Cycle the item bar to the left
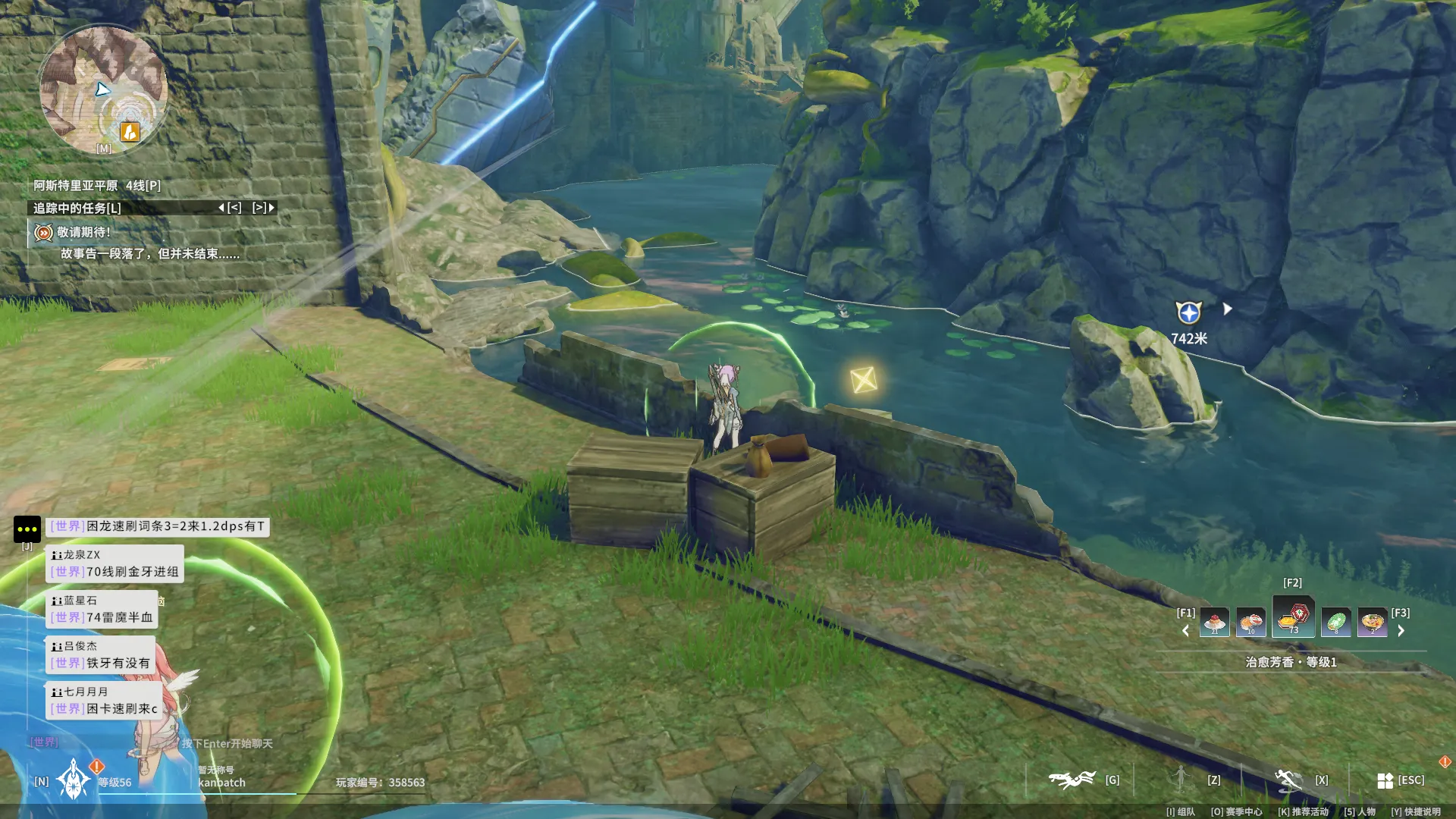1456x819 pixels. tap(1186, 630)
